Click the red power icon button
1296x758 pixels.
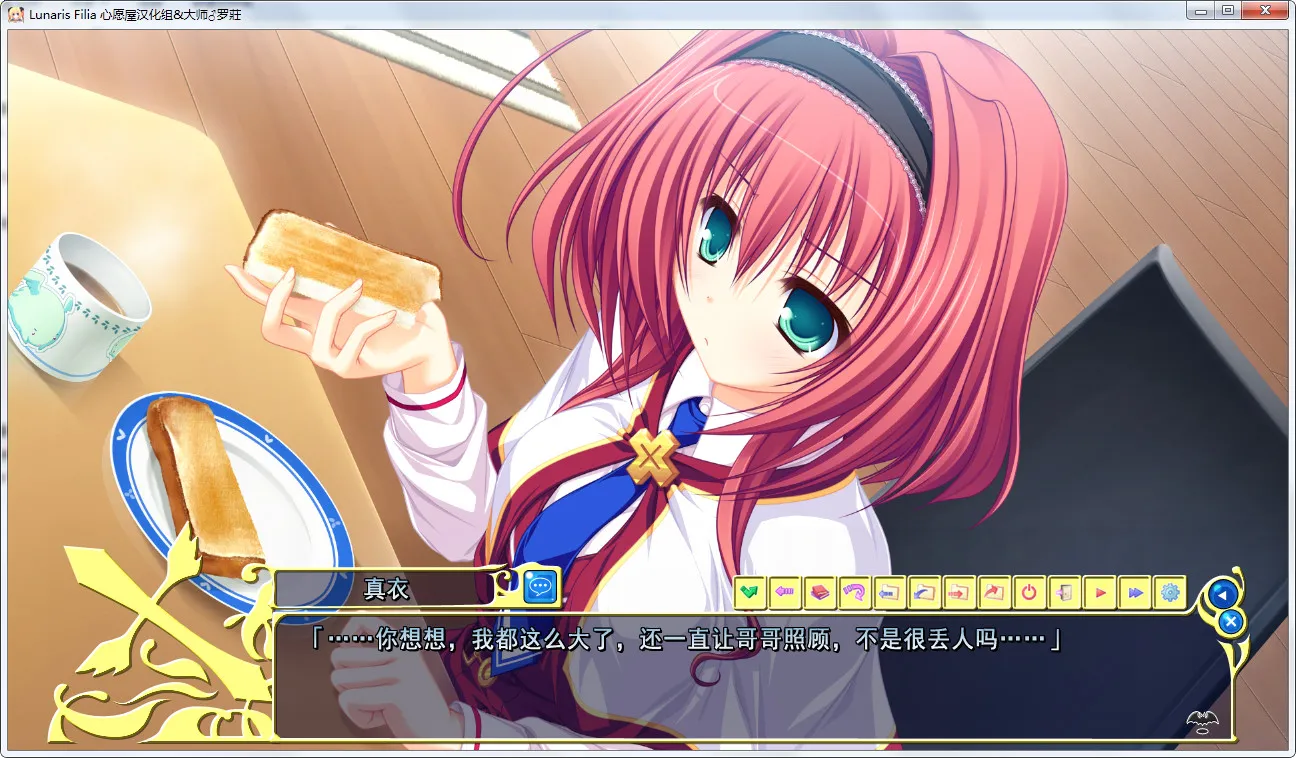coord(1029,593)
